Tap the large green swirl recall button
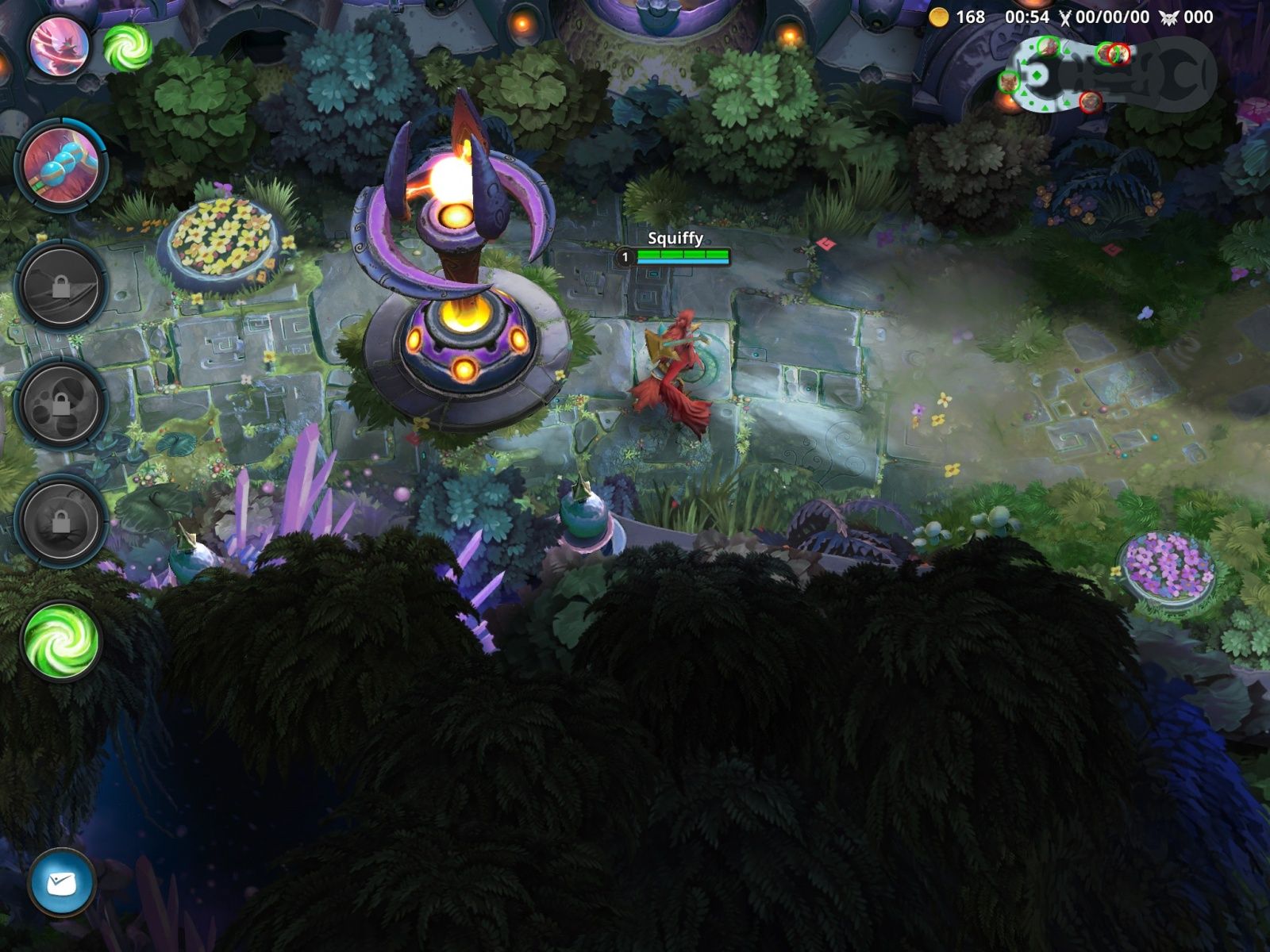The height and width of the screenshot is (952, 1270). pyautogui.click(x=61, y=640)
